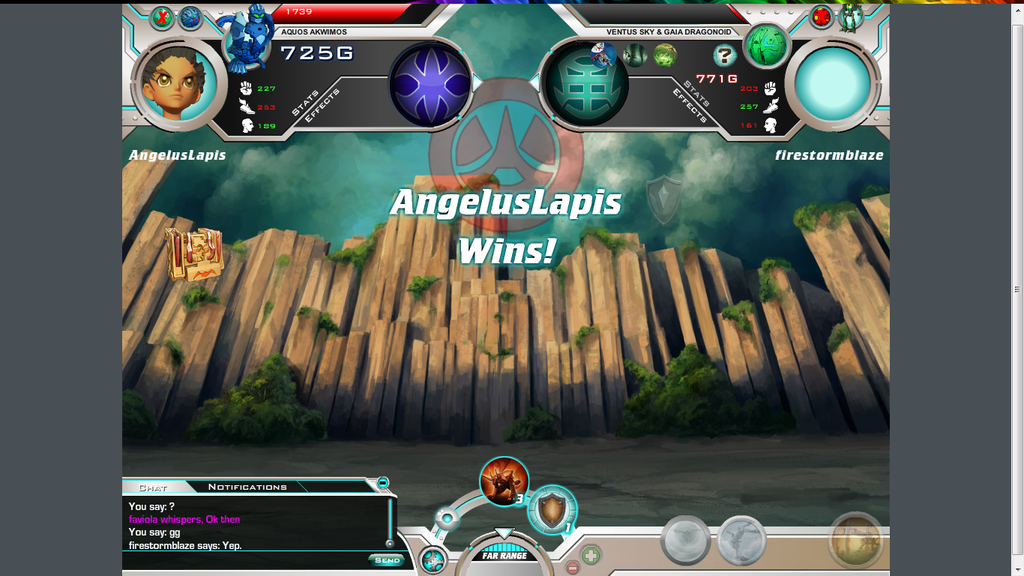Viewport: 1024px width, 576px height.
Task: Send the chat message with Send button
Action: pos(386,560)
